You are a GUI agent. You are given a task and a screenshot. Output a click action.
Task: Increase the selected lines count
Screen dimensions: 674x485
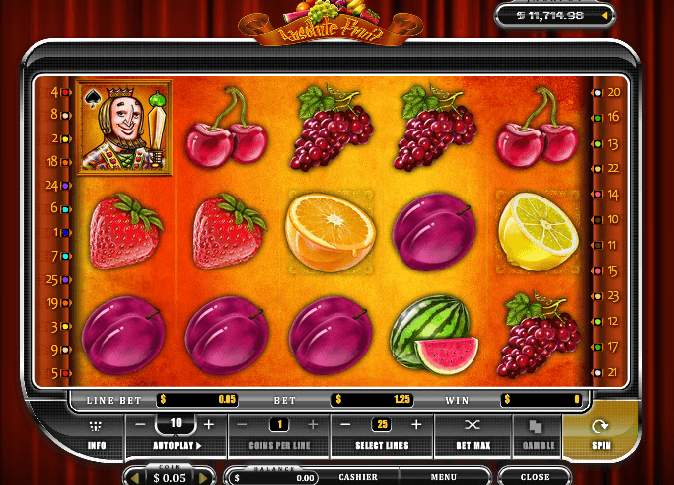pos(416,424)
